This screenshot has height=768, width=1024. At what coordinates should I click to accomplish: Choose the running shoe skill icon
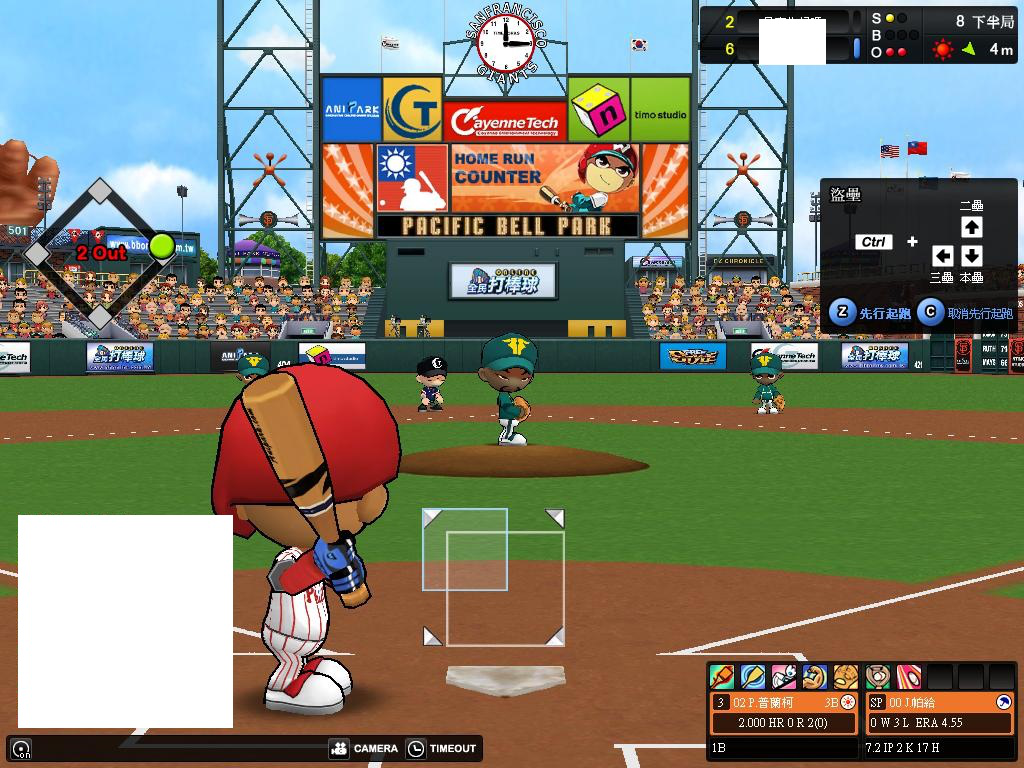point(784,677)
